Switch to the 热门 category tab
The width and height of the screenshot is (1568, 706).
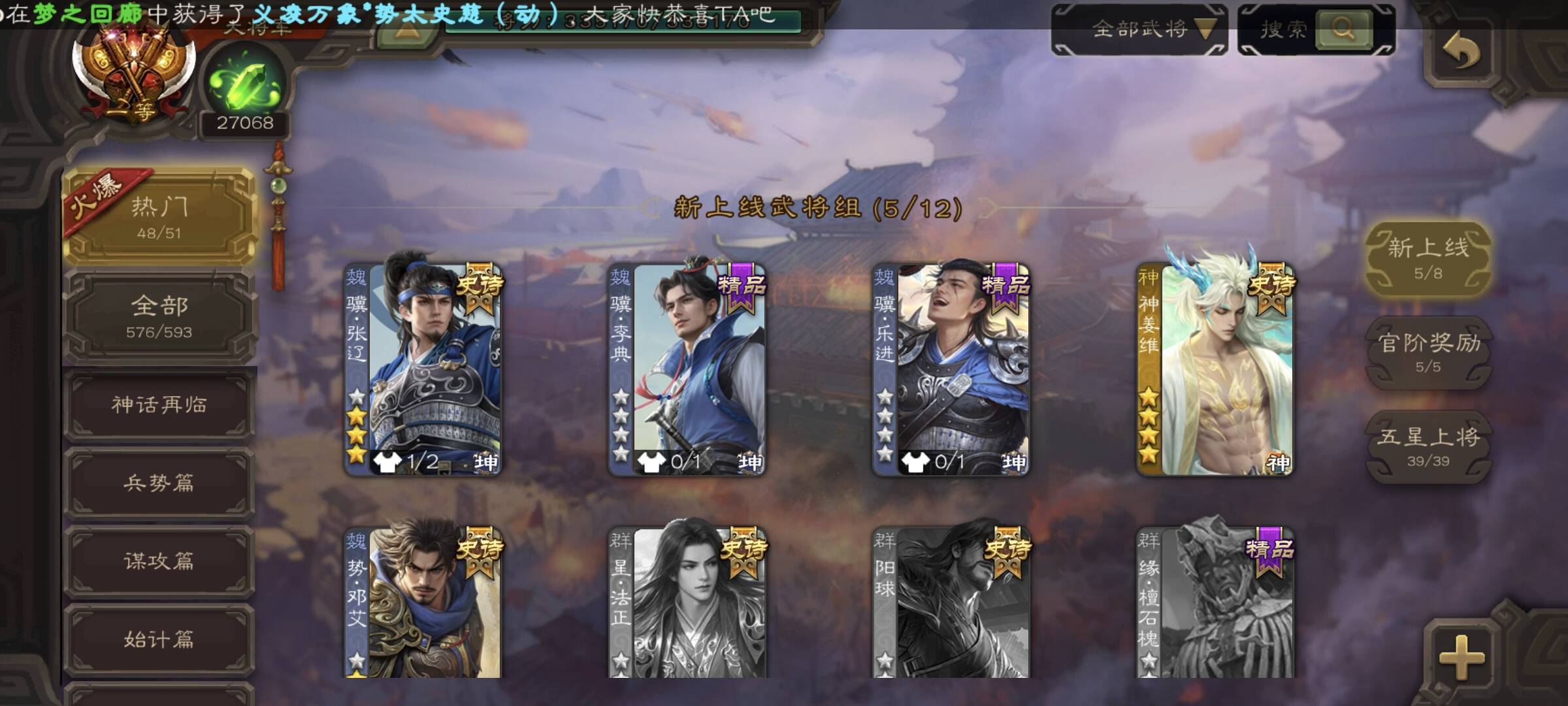[159, 216]
